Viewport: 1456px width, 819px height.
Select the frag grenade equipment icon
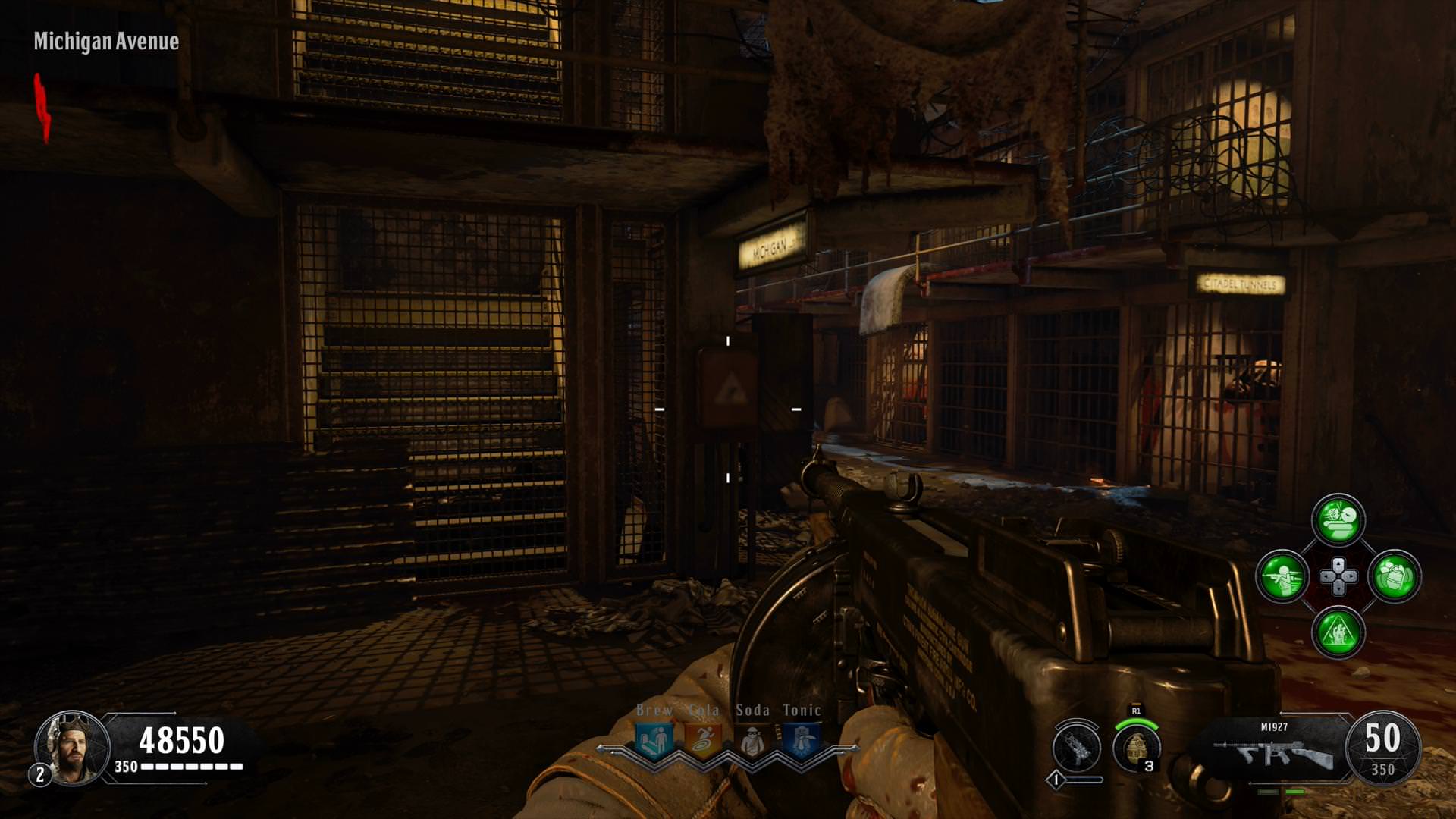pyautogui.click(x=1136, y=747)
